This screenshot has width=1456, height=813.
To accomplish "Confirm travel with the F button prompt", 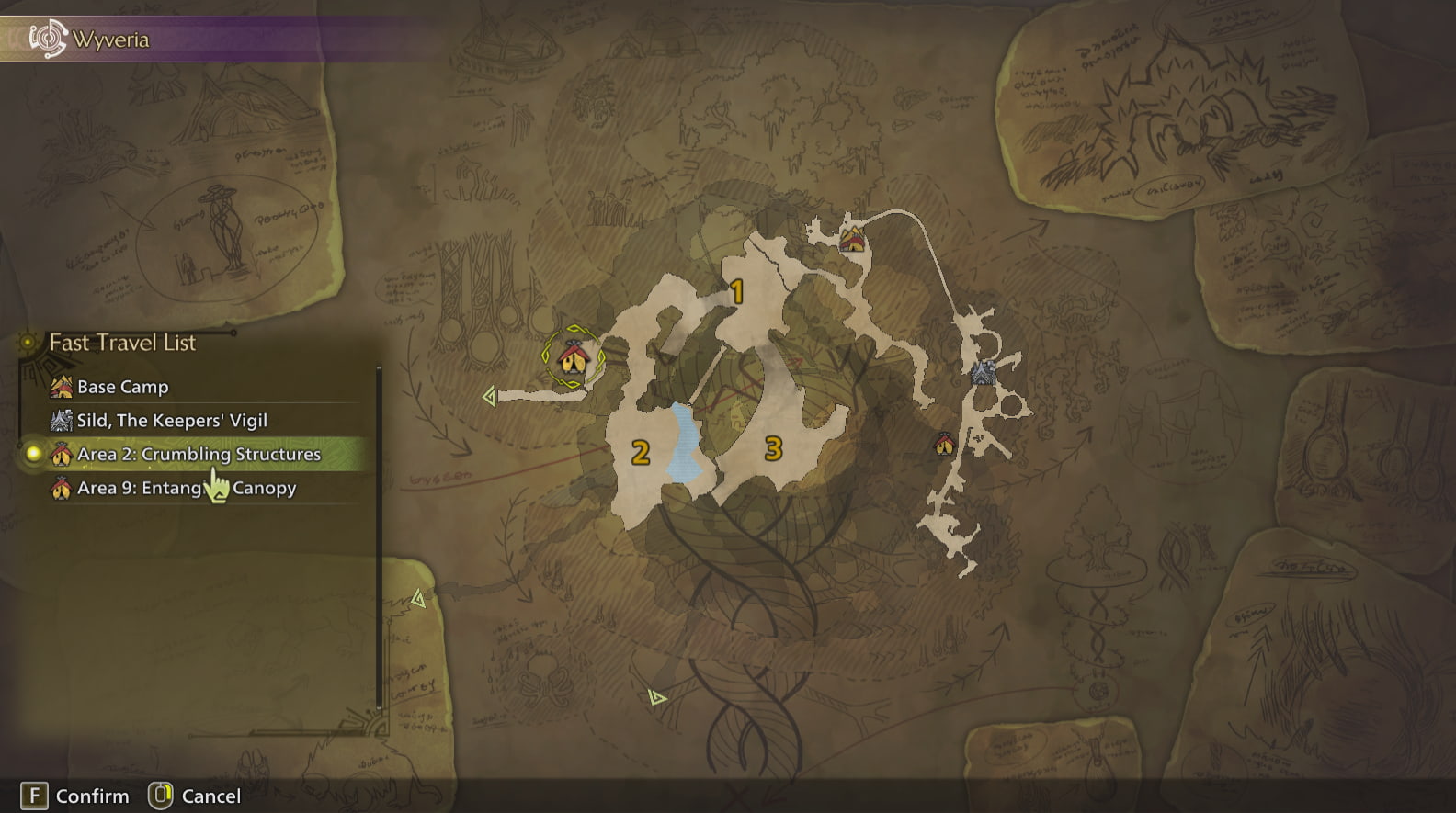I will (33, 796).
